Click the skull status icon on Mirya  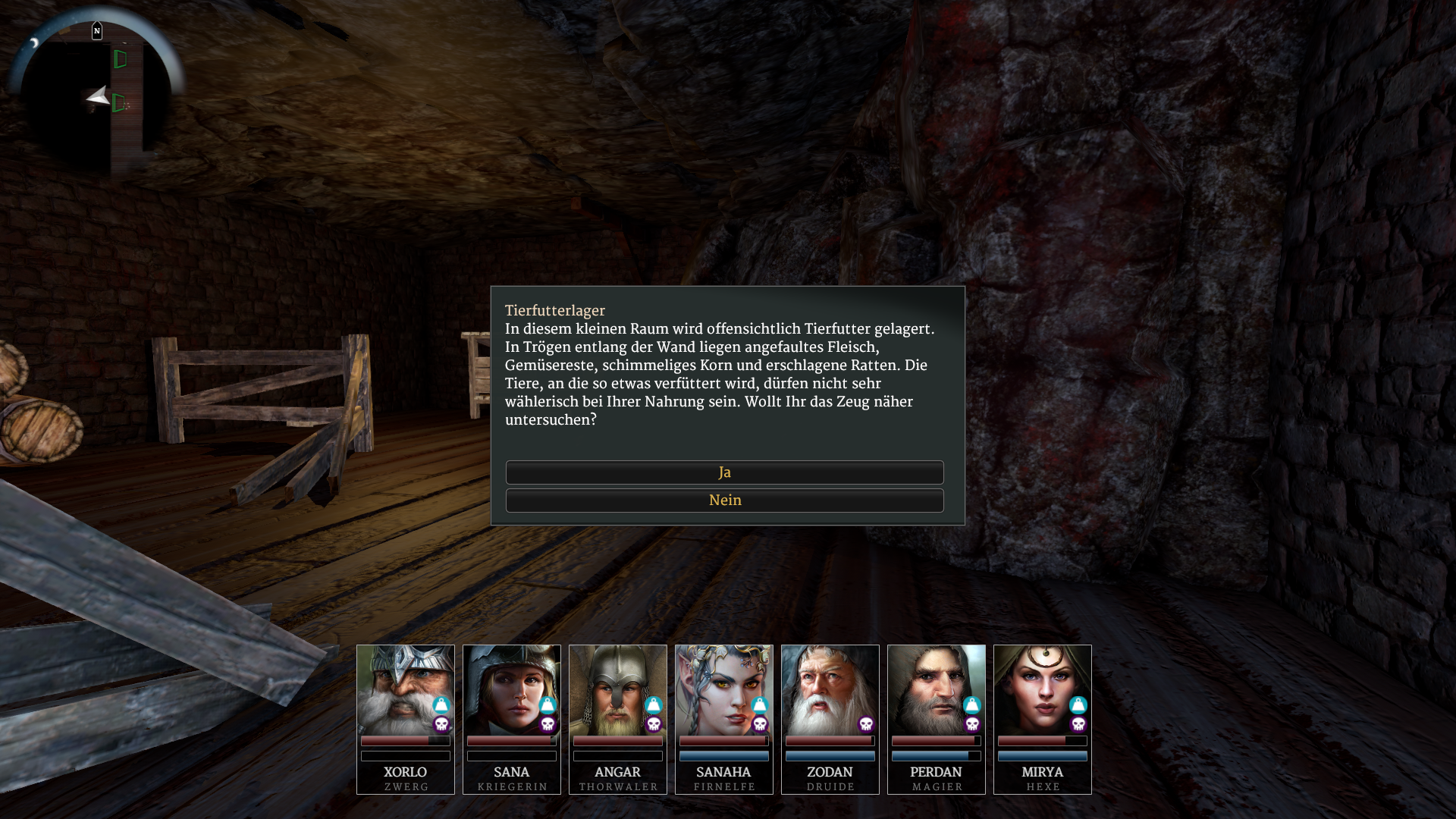(x=1078, y=724)
